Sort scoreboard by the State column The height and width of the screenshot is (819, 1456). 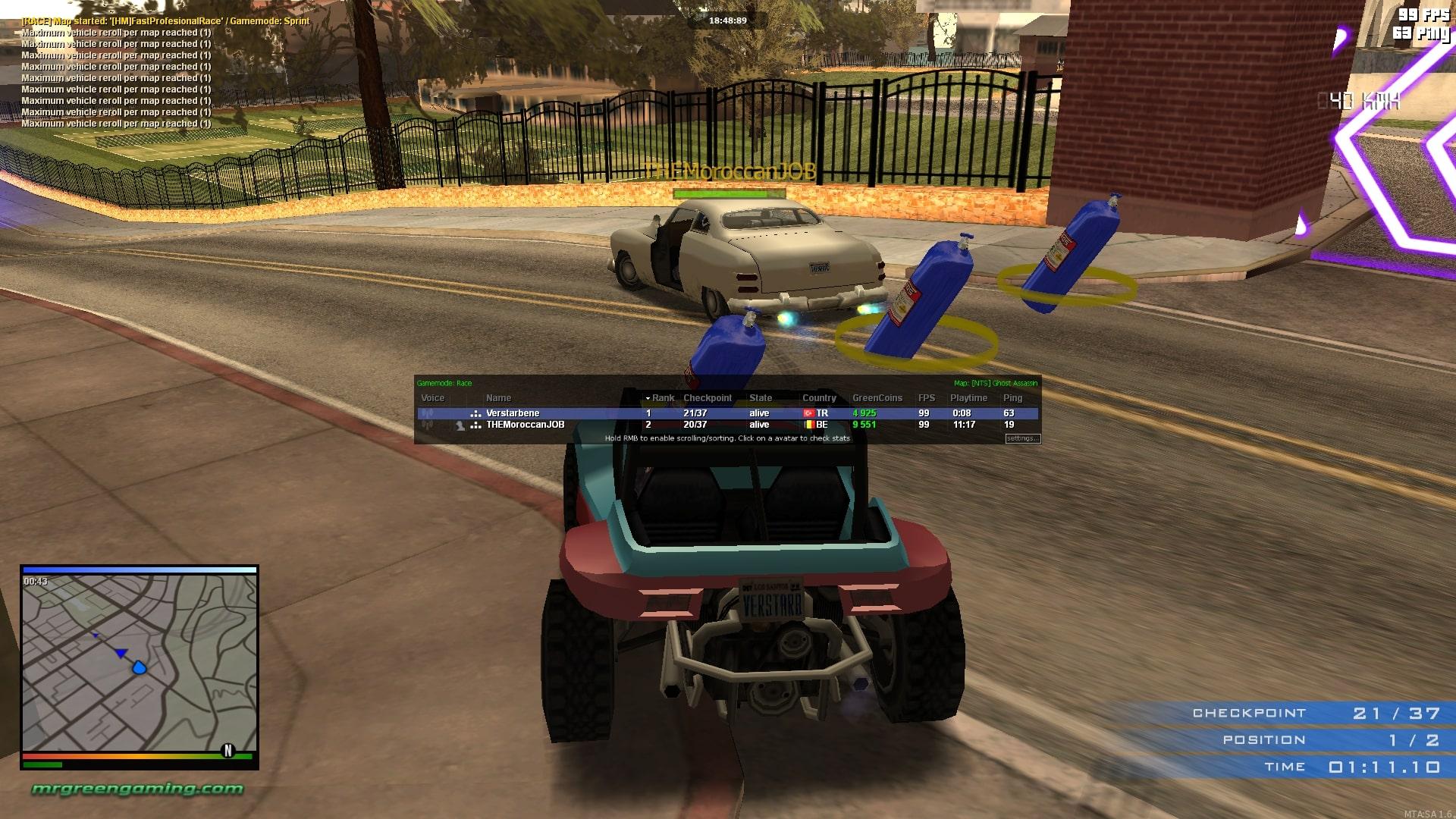pyautogui.click(x=760, y=398)
